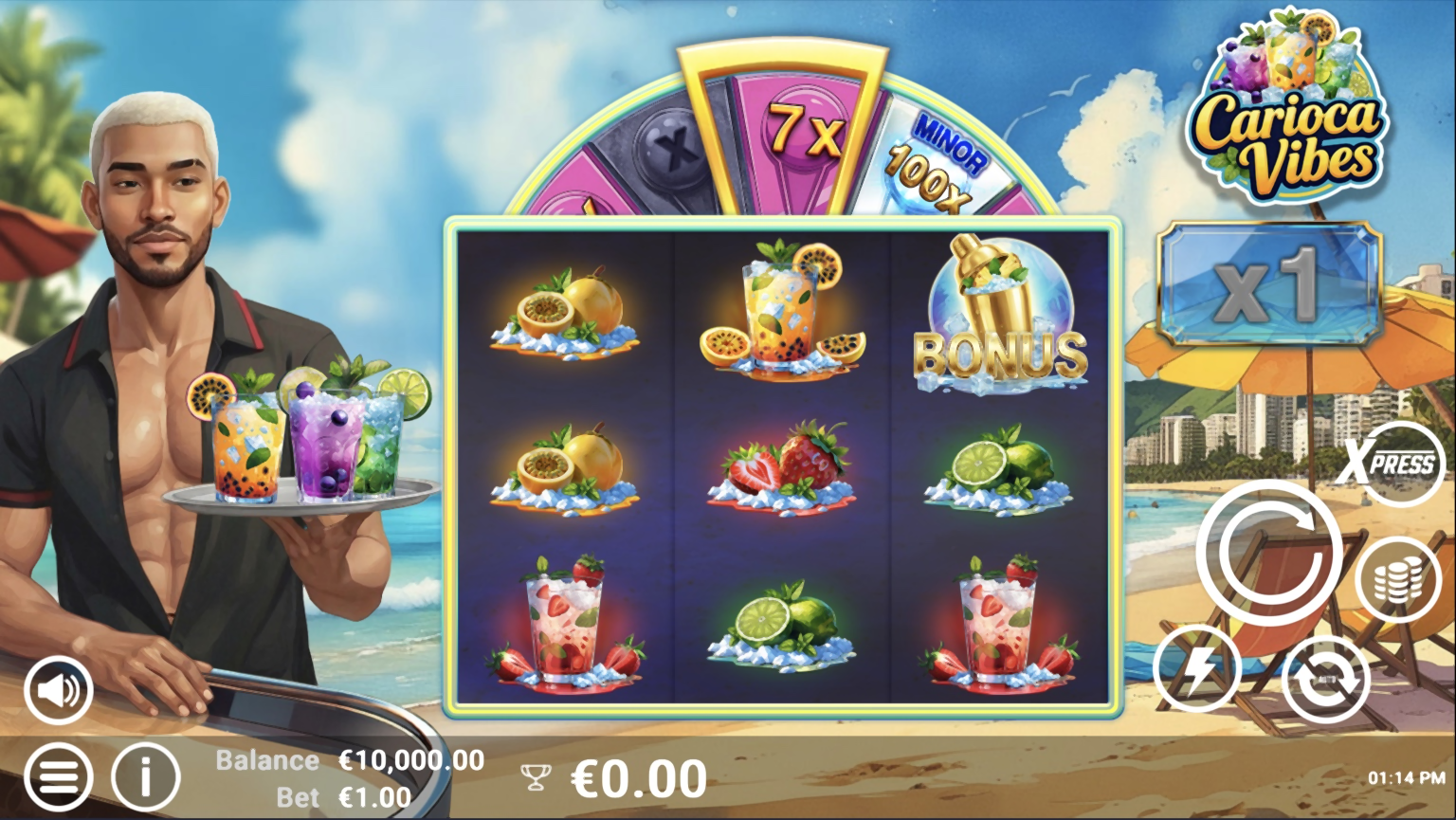Click the trophy icon beside the win amount
Screen dimensions: 1456x820
click(x=537, y=777)
